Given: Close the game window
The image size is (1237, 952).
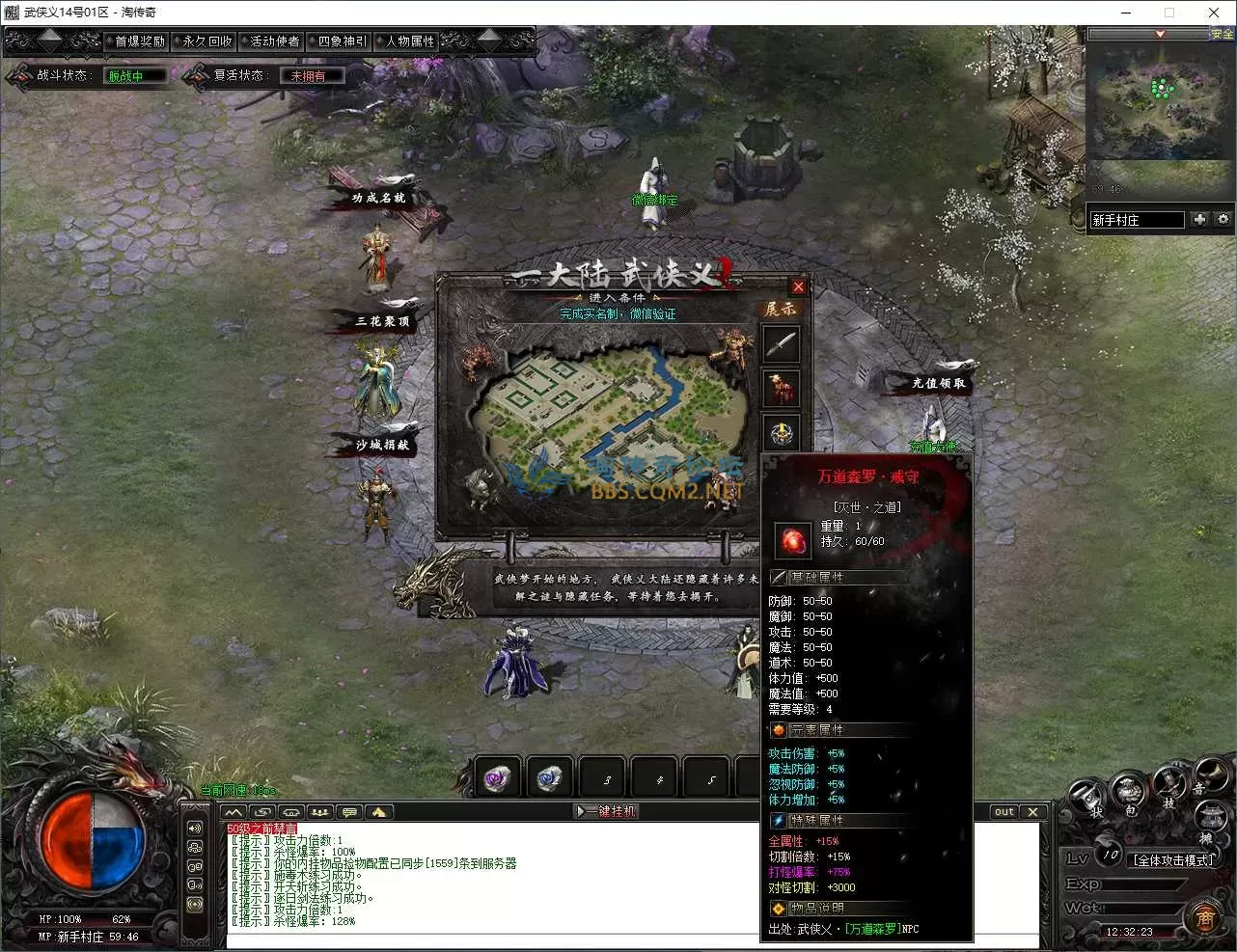Looking at the screenshot, I should click(x=1214, y=13).
